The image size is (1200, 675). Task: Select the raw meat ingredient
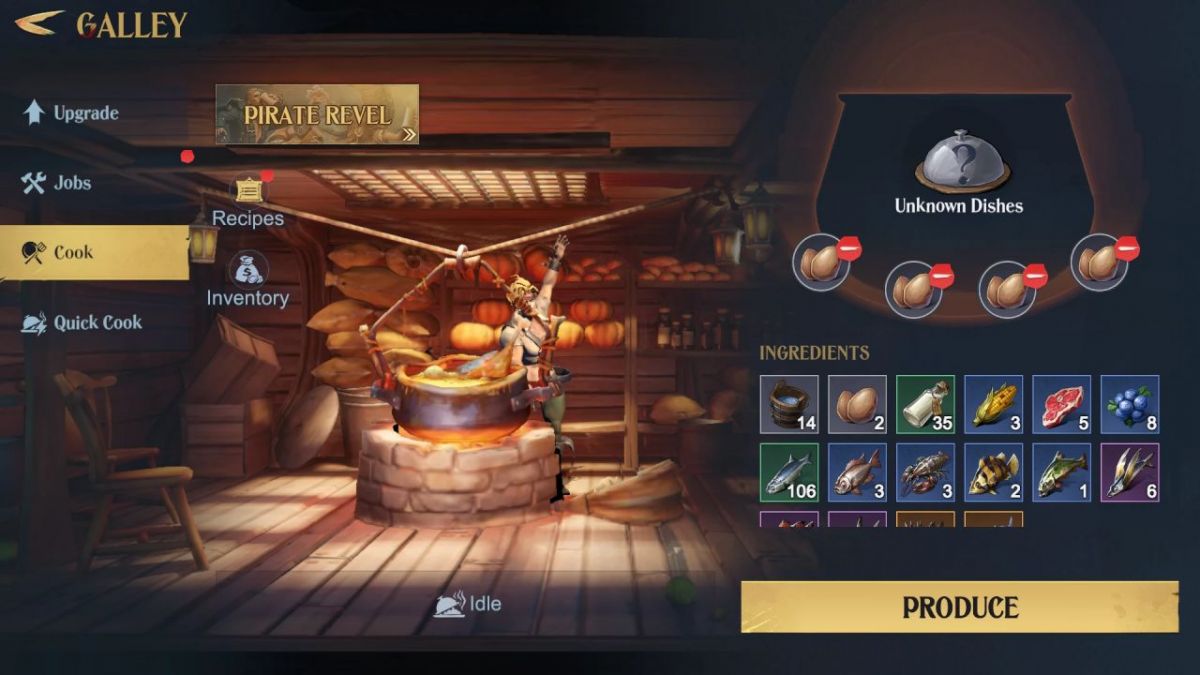click(x=1061, y=404)
